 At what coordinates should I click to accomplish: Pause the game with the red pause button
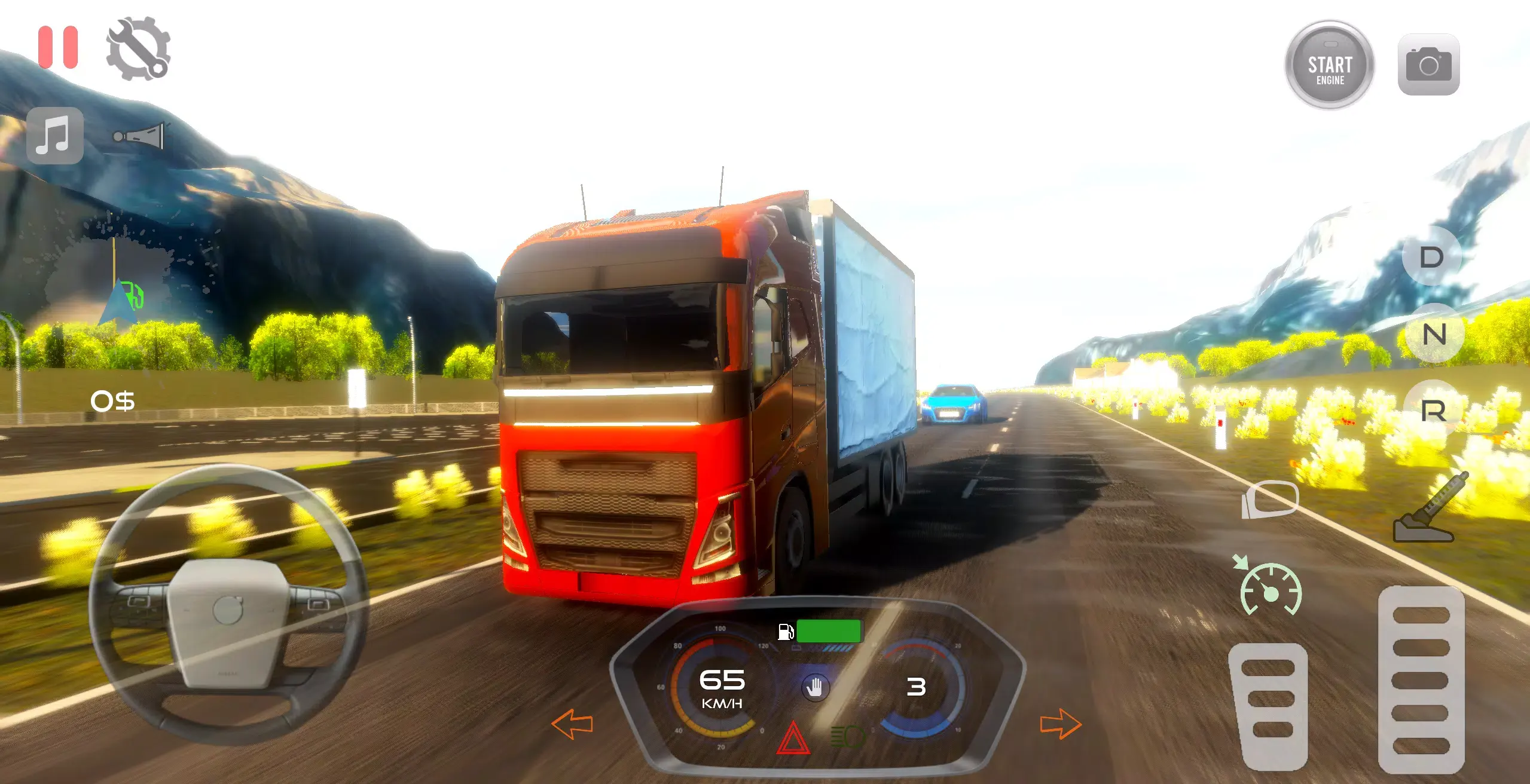[58, 47]
